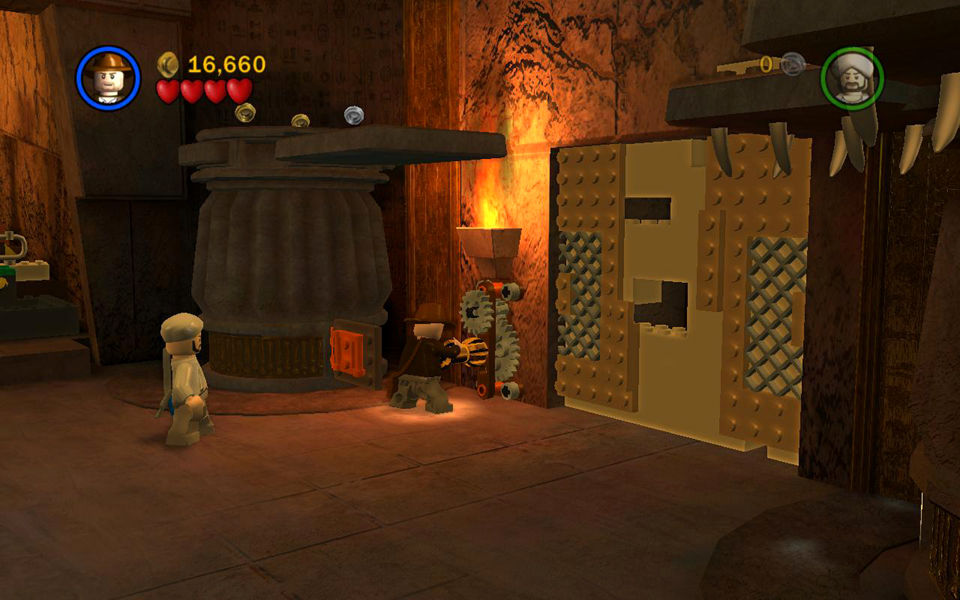960x600 pixels.
Task: Select the Indiana Jones player one portrait
Action: pyautogui.click(x=108, y=77)
